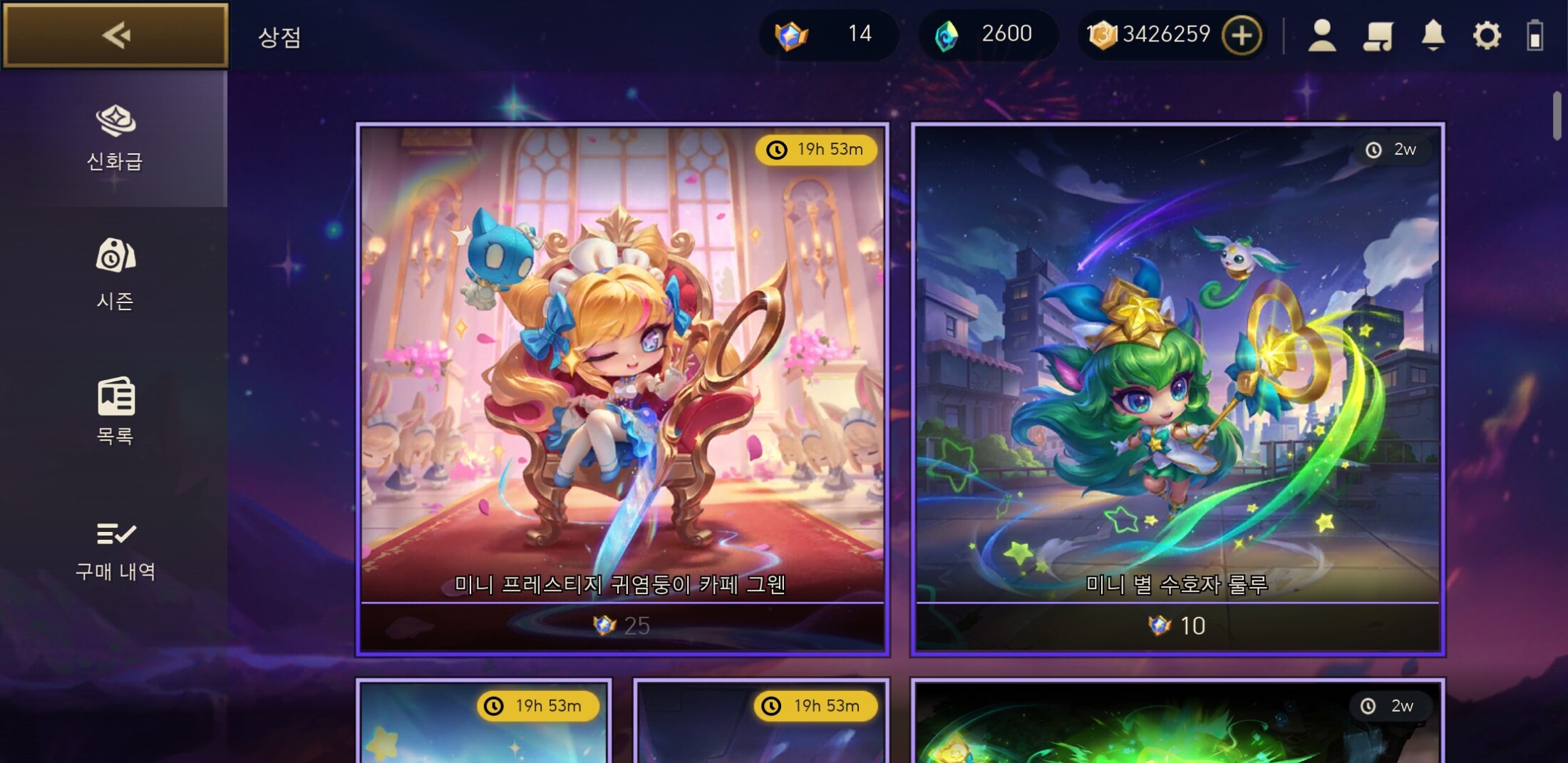Select the 목록 category tab
Image resolution: width=1568 pixels, height=763 pixels.
114,411
